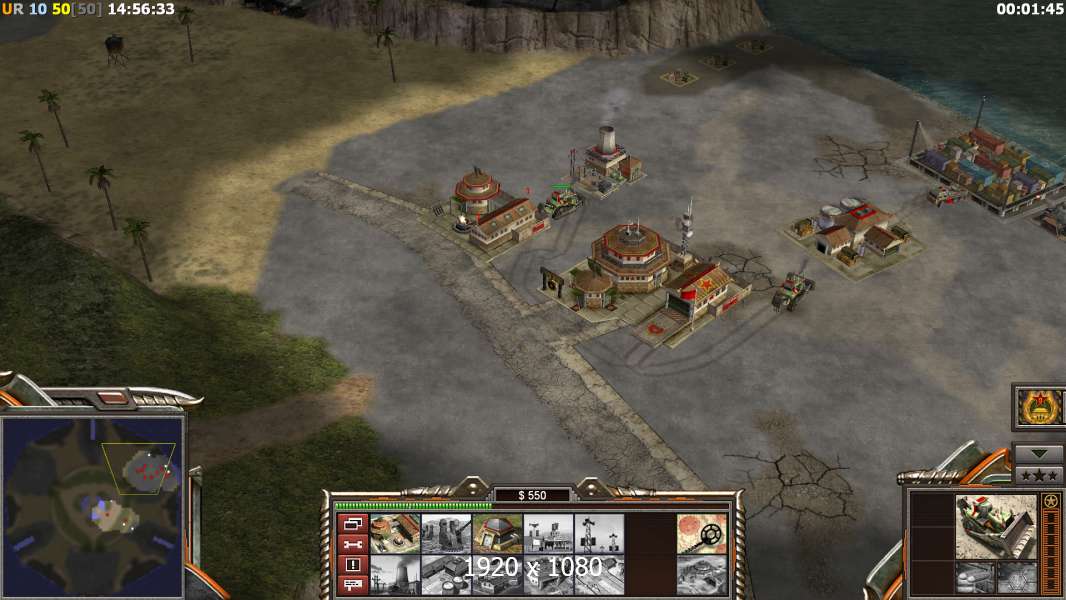The image size is (1066, 600).
Task: Click the red button above the minimap
Action: pos(115,400)
